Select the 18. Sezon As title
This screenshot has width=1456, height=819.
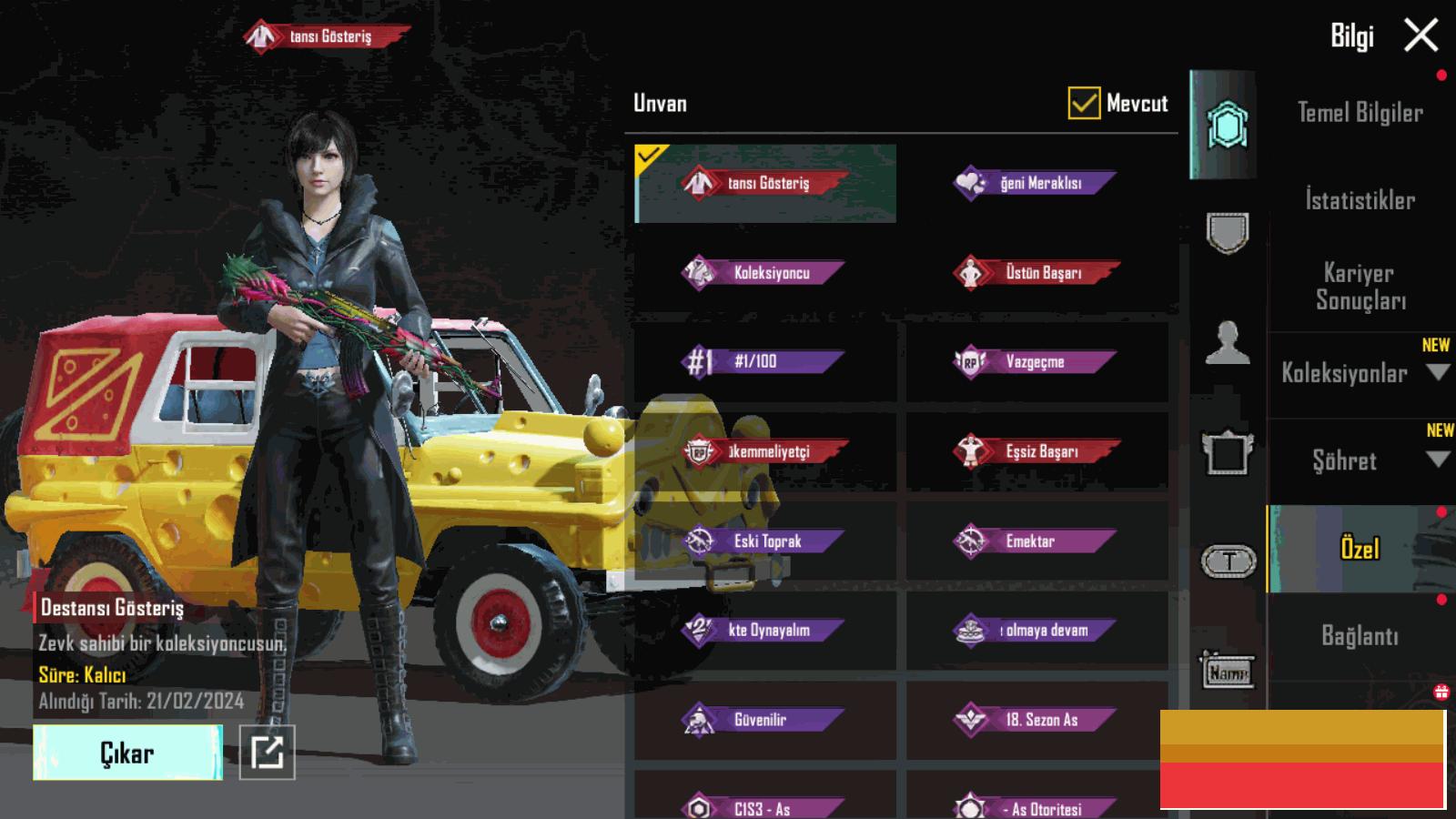(x=1037, y=720)
